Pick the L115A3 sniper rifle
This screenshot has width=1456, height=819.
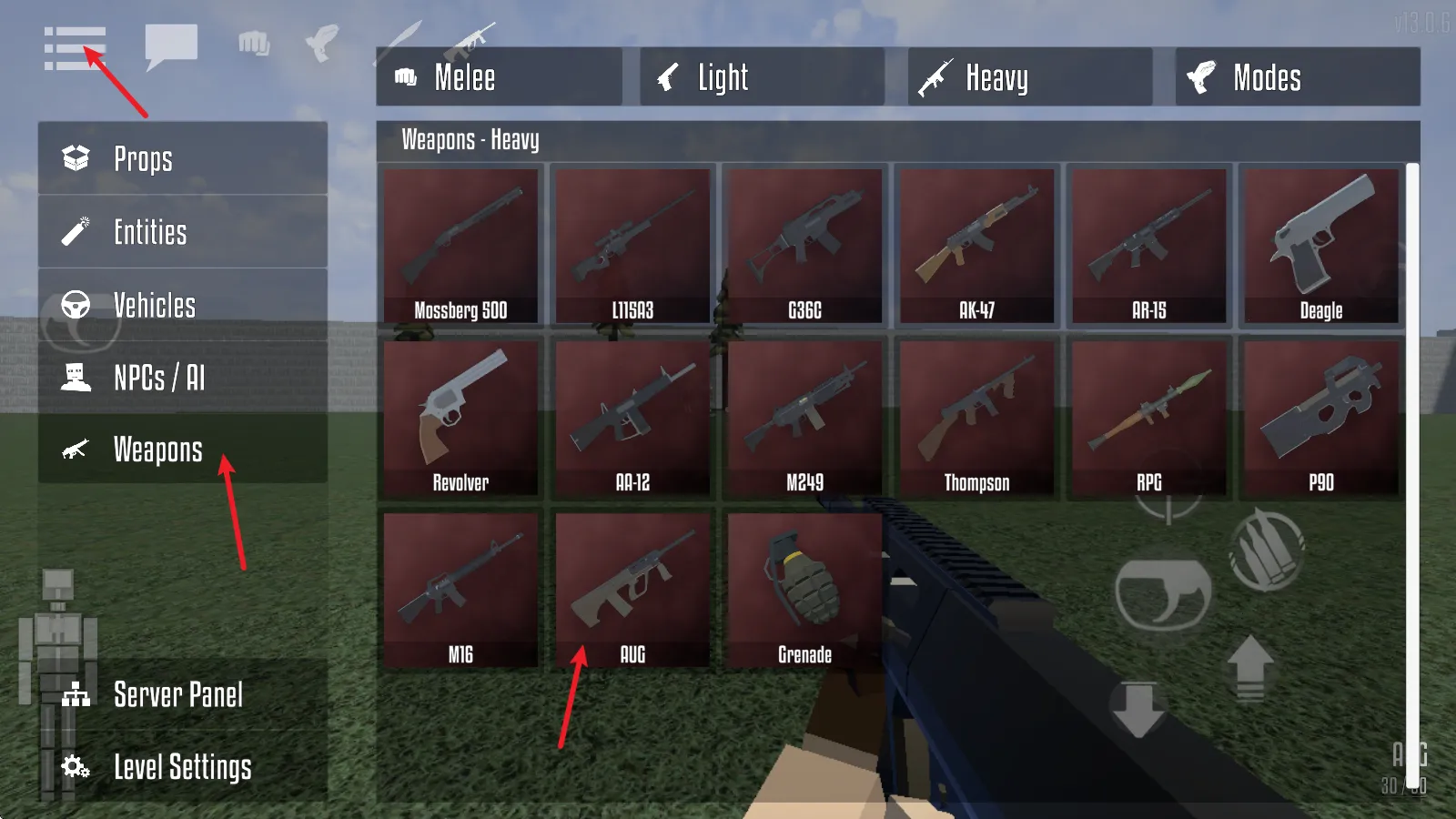tap(632, 246)
